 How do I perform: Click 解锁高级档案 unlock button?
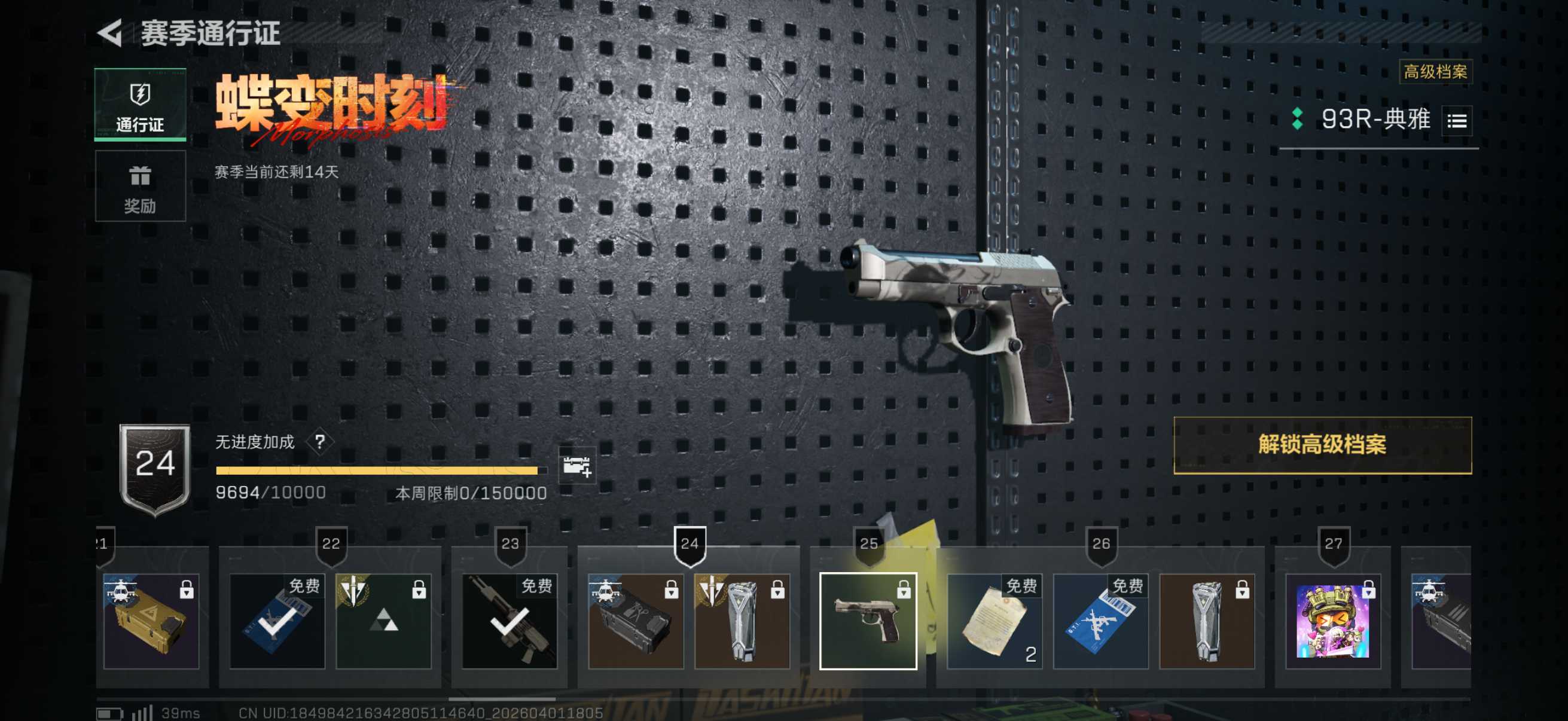pyautogui.click(x=1322, y=445)
